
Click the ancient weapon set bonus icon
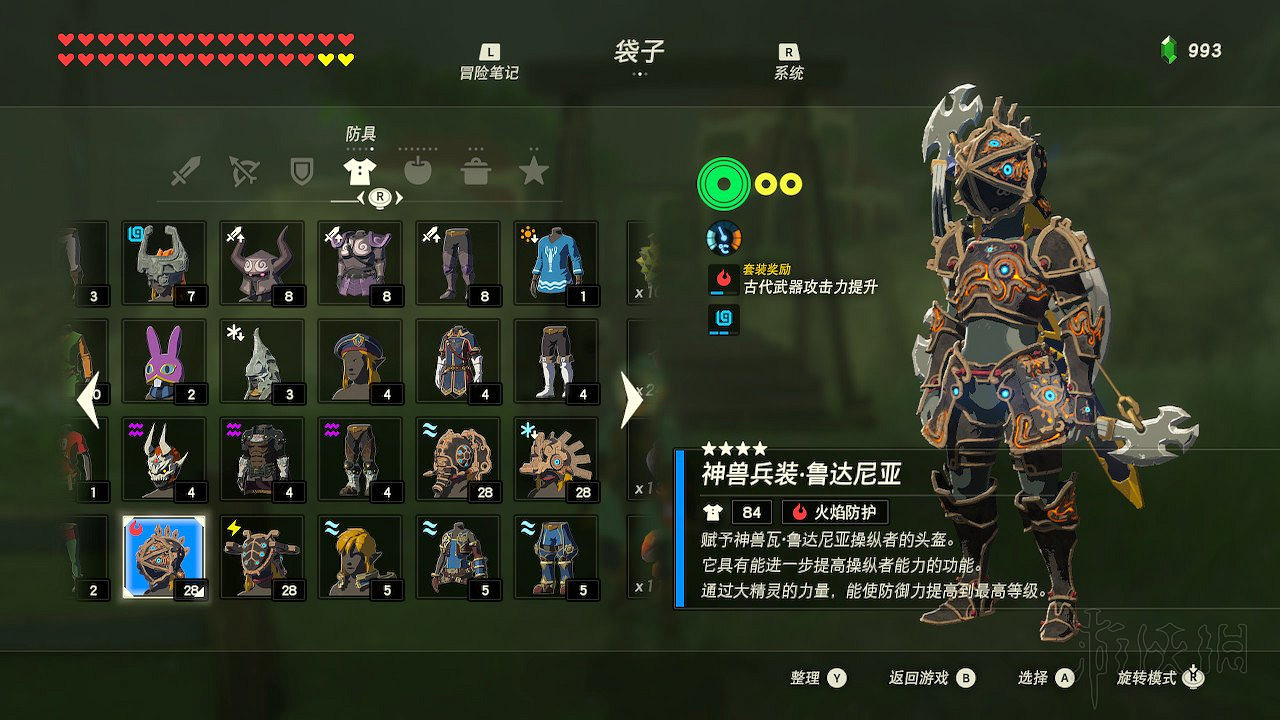tap(722, 281)
